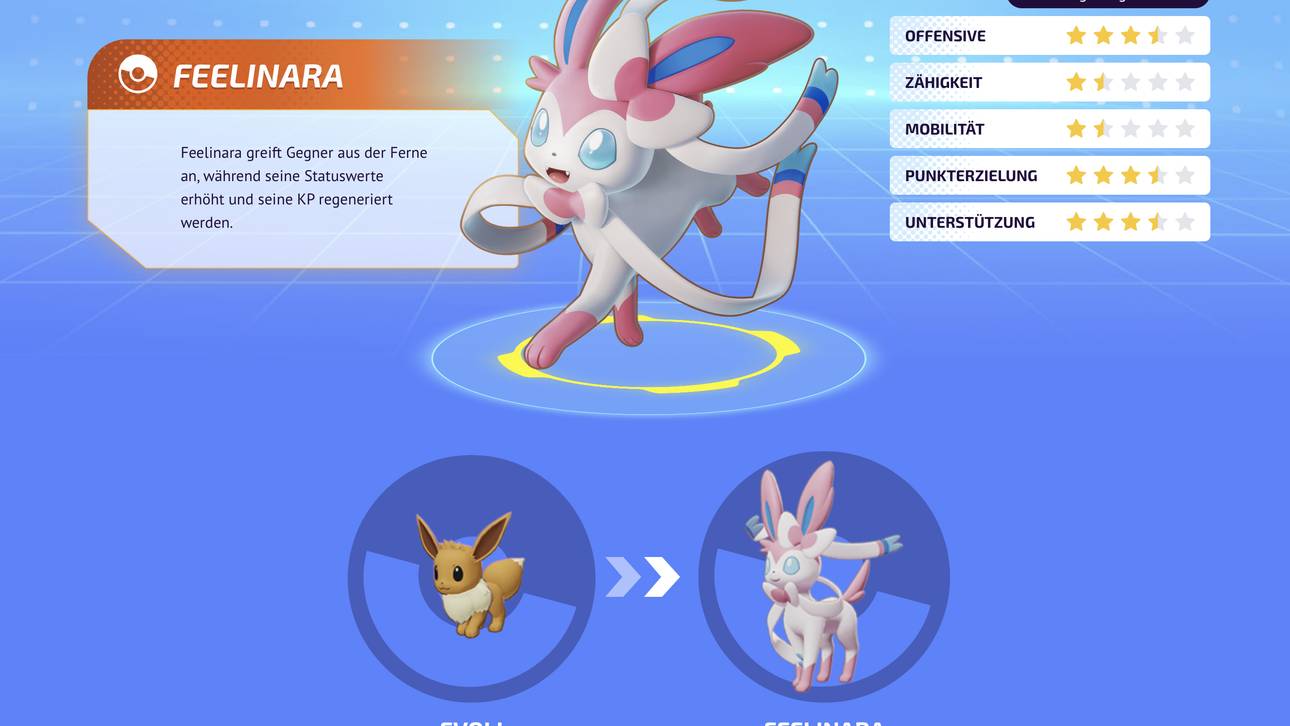Viewport: 1290px width, 726px height.
Task: Click the half star in the Zähigkeit rating
Action: point(1103,80)
